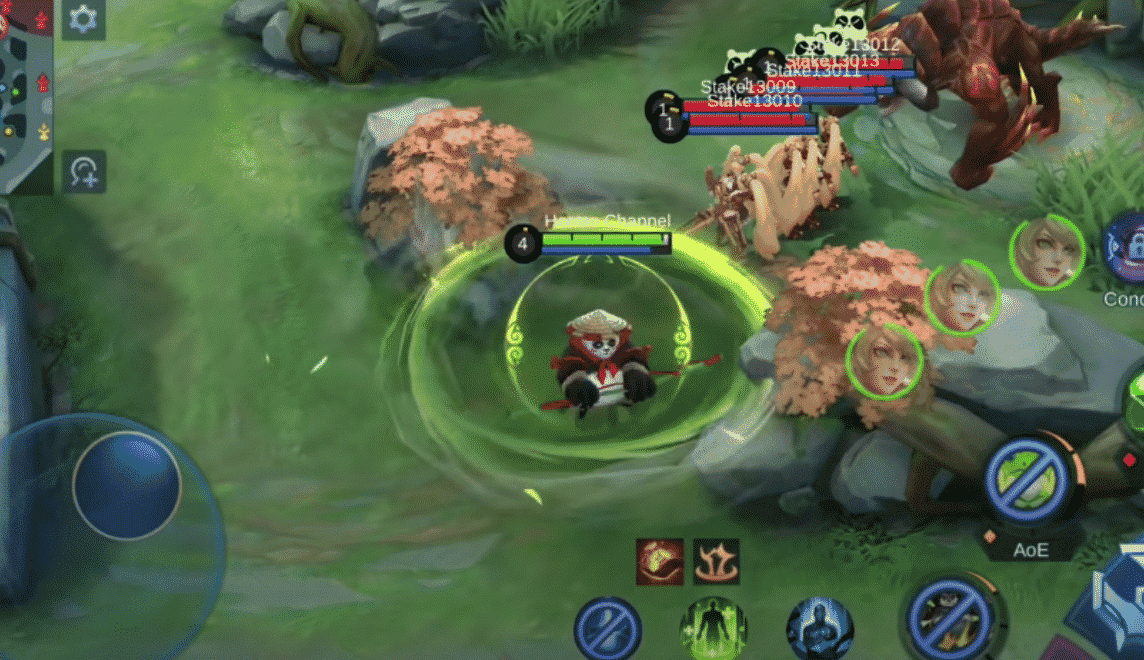Open the settings gear menu
Screen dimensions: 1144x660
coord(83,19)
